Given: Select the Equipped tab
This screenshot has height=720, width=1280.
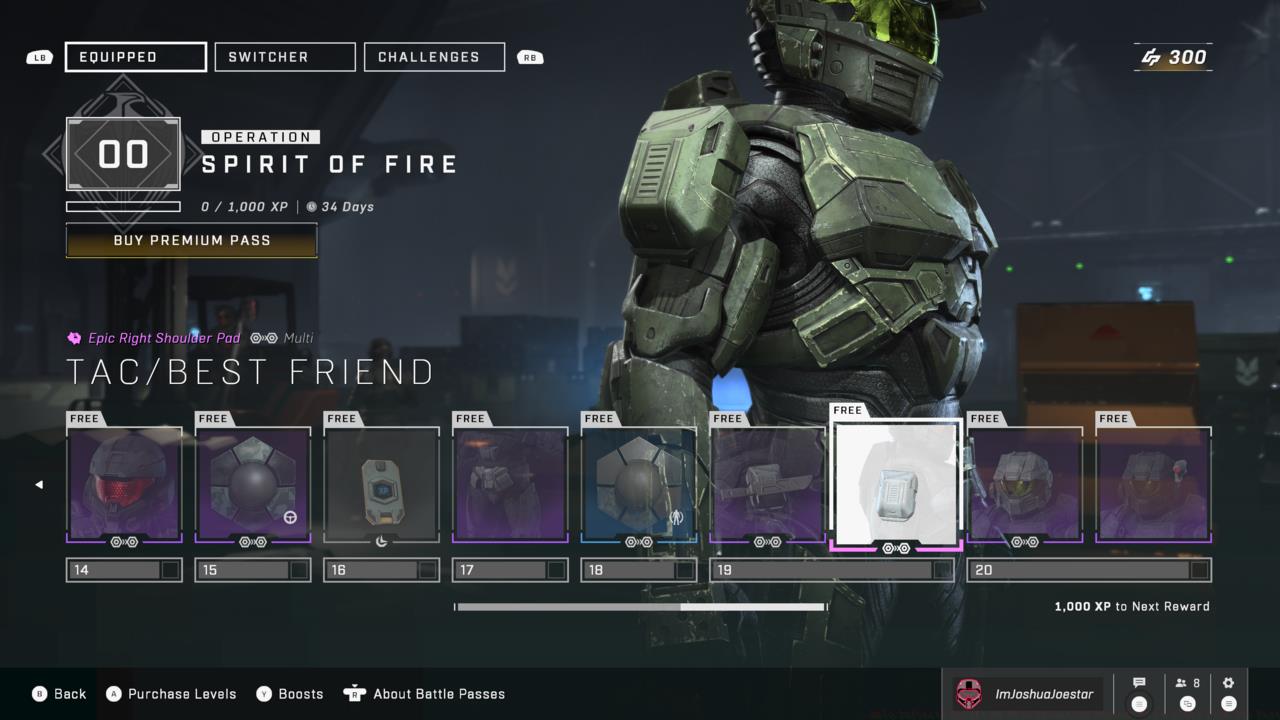Looking at the screenshot, I should point(135,57).
